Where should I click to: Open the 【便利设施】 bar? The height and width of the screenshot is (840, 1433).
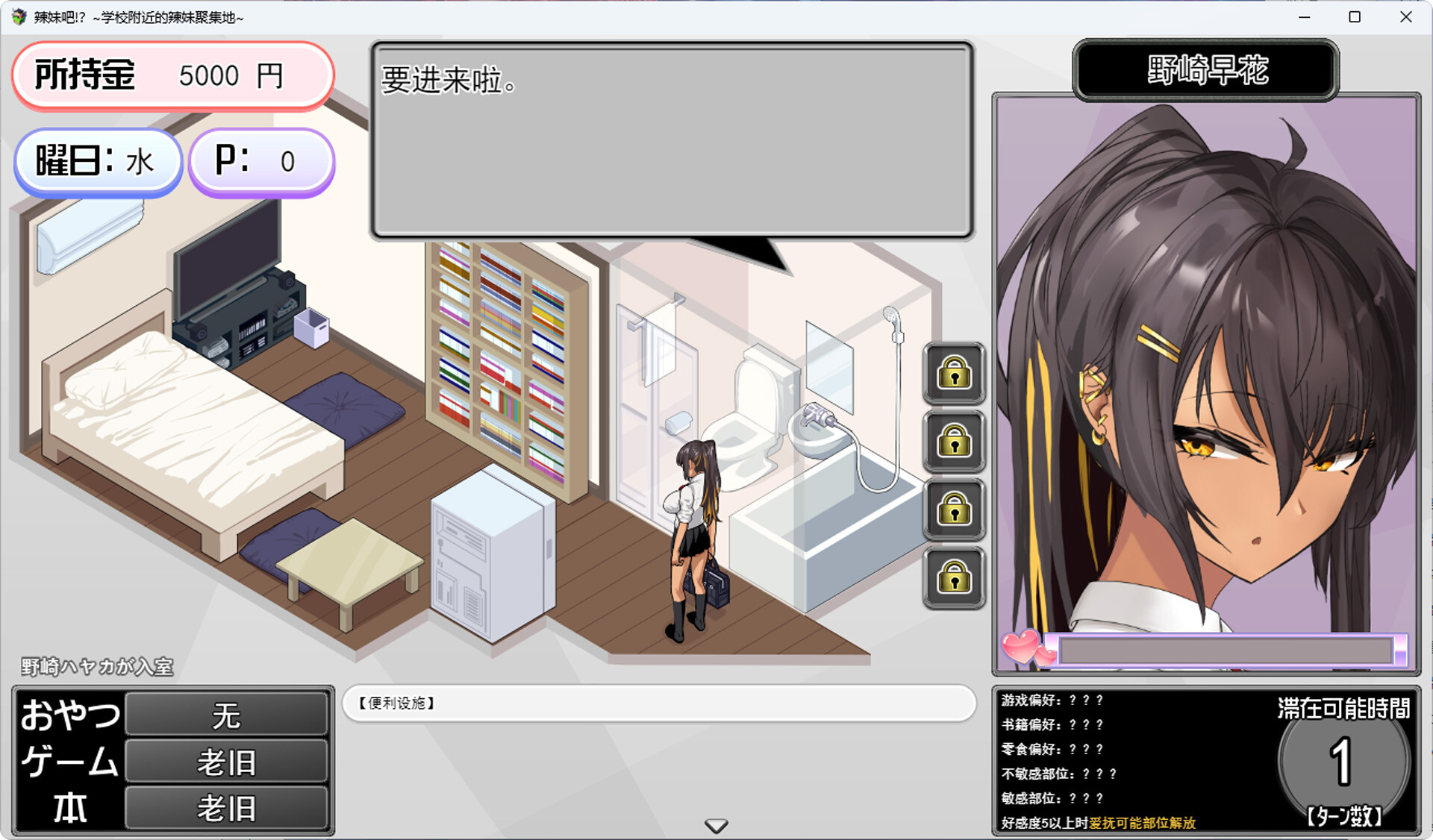(659, 703)
